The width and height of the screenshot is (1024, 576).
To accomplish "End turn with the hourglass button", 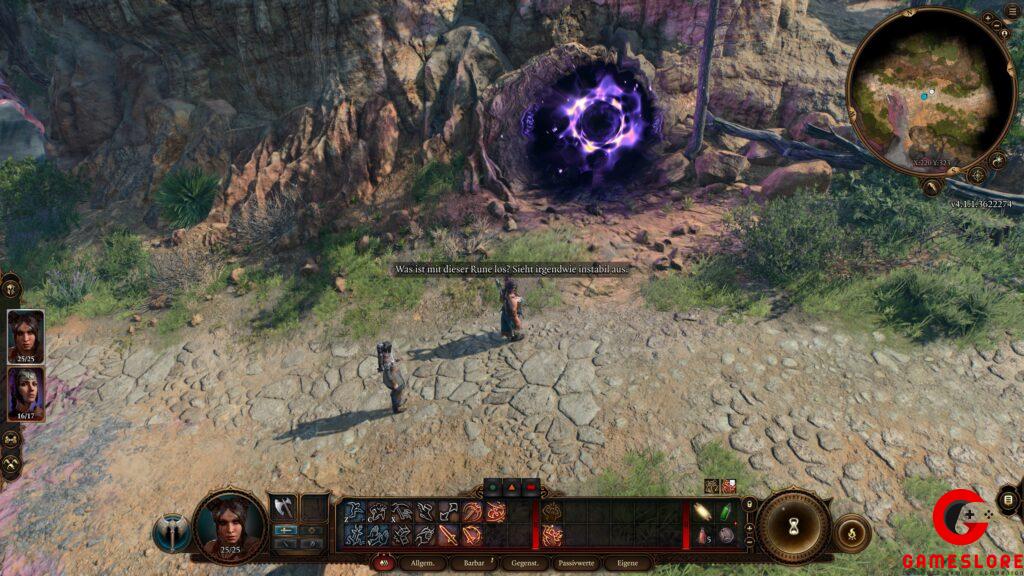I will coord(794,528).
